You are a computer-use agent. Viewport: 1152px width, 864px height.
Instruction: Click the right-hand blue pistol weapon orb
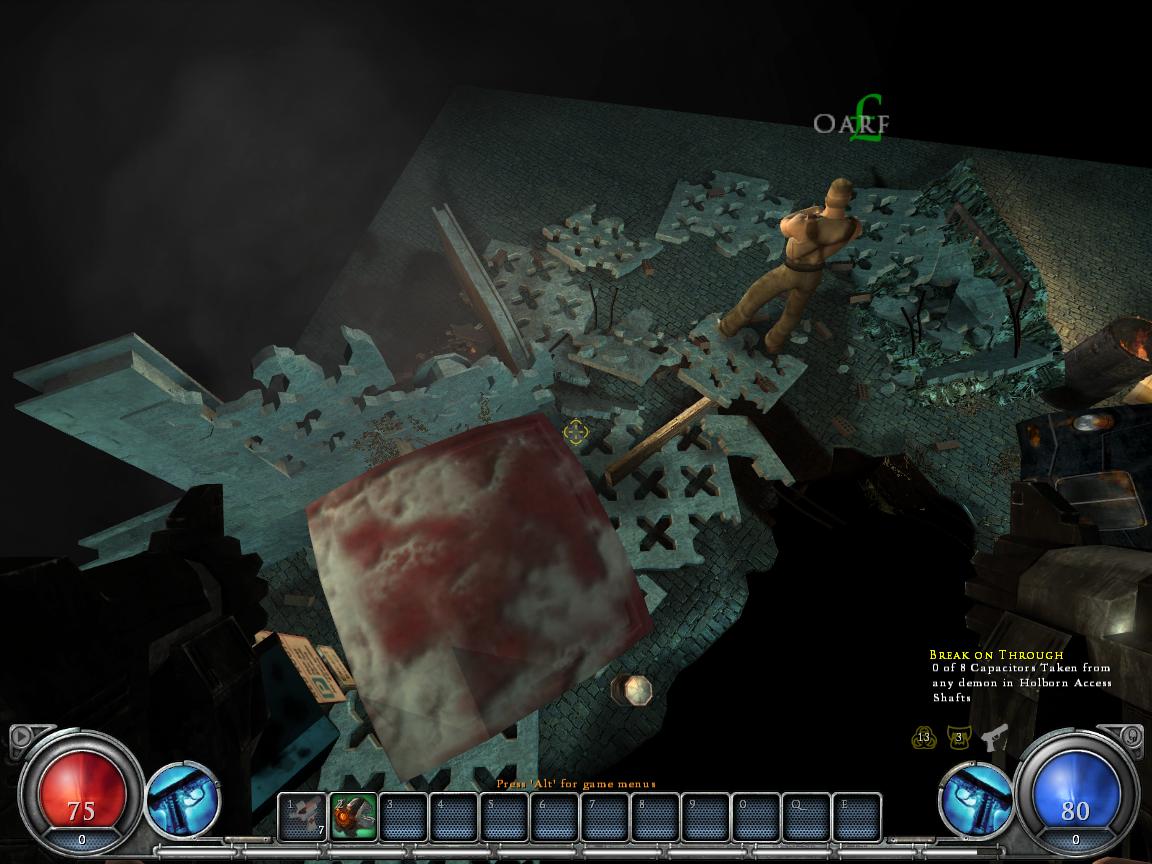[975, 799]
